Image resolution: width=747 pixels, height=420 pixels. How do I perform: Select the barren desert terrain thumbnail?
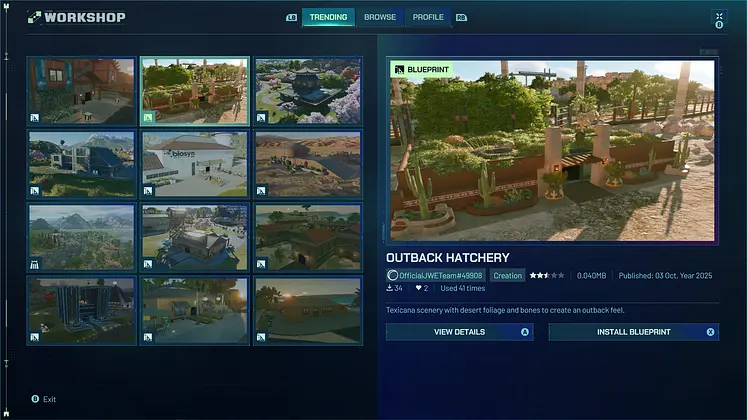307,164
